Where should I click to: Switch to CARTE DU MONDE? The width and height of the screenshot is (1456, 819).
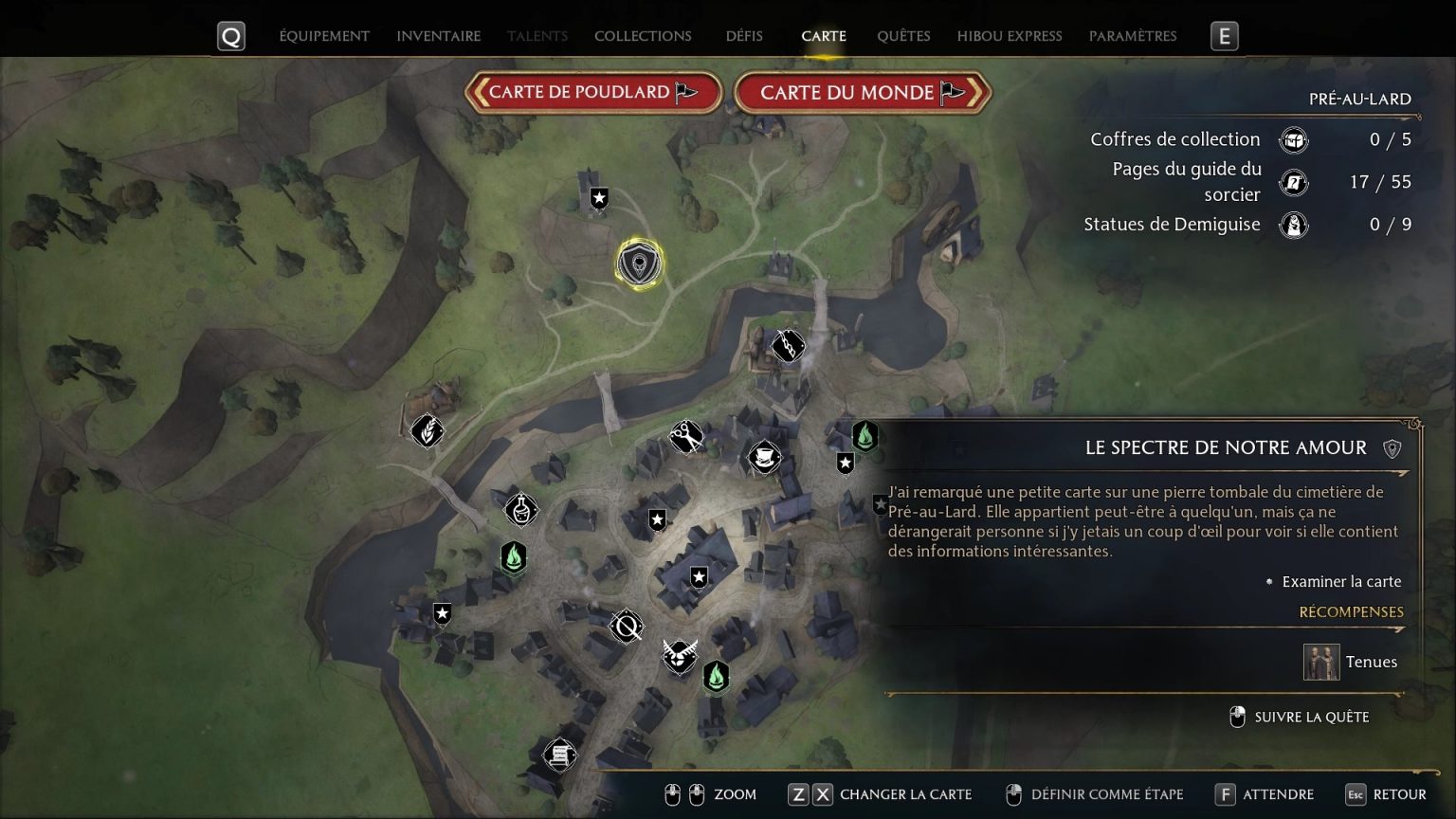862,93
